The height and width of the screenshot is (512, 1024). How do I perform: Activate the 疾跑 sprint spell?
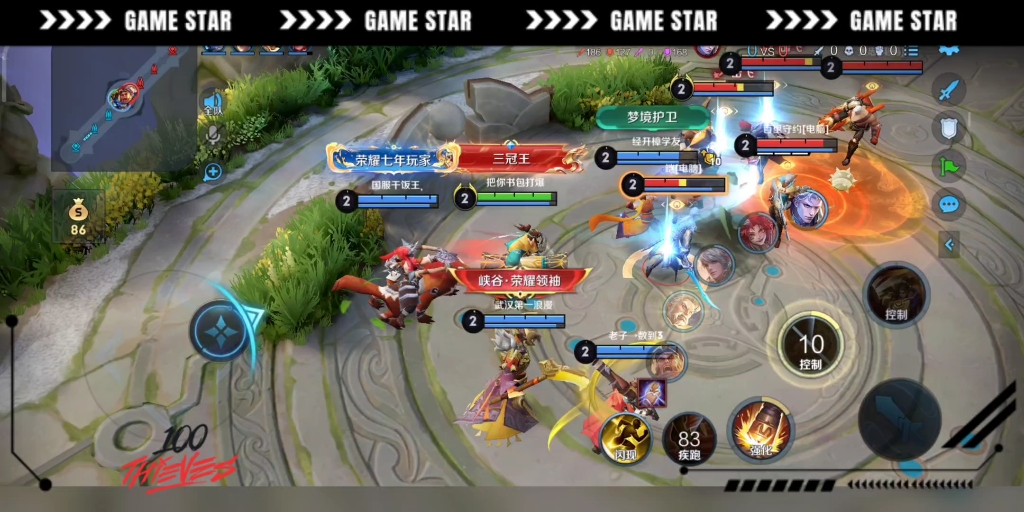click(x=689, y=438)
